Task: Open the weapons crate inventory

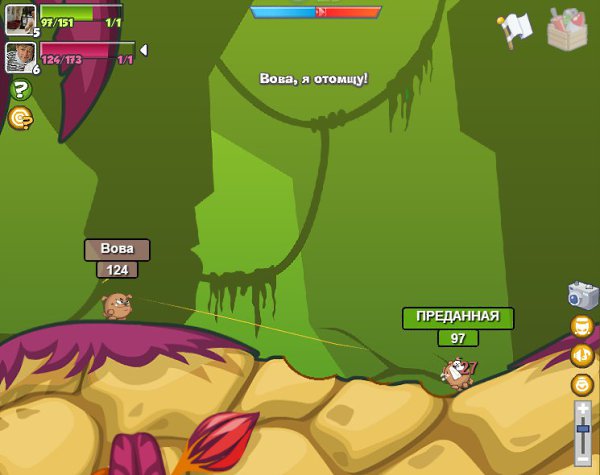Action: coord(567,29)
